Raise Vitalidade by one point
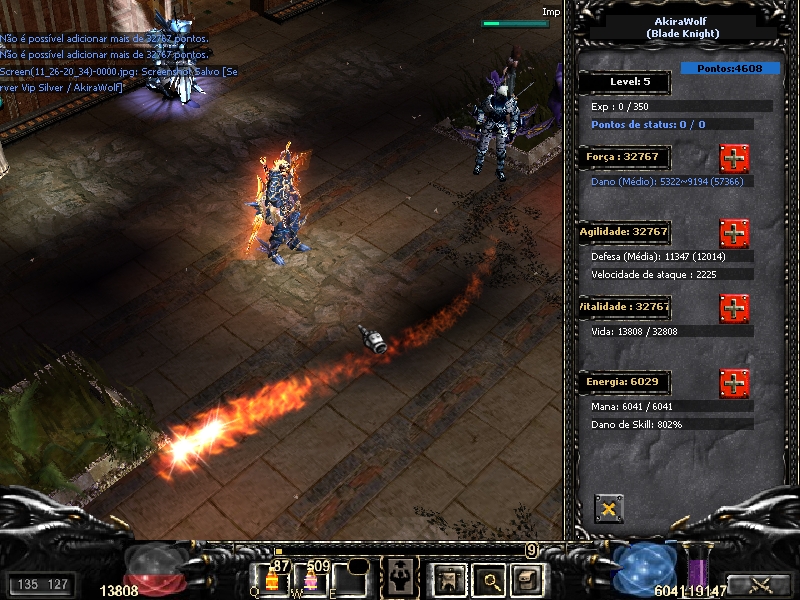 tap(734, 308)
